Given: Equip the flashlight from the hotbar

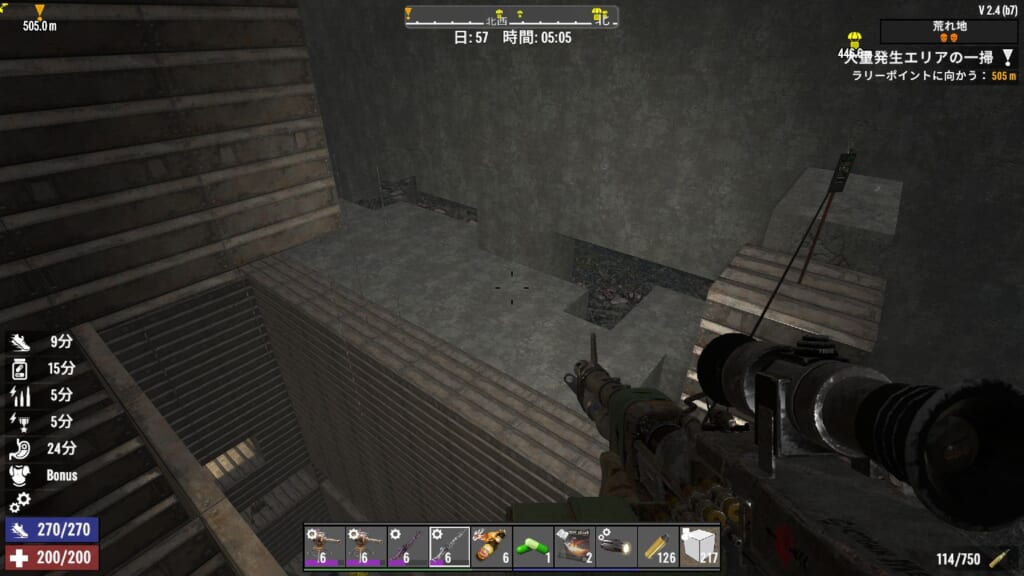Looking at the screenshot, I should coord(616,546).
